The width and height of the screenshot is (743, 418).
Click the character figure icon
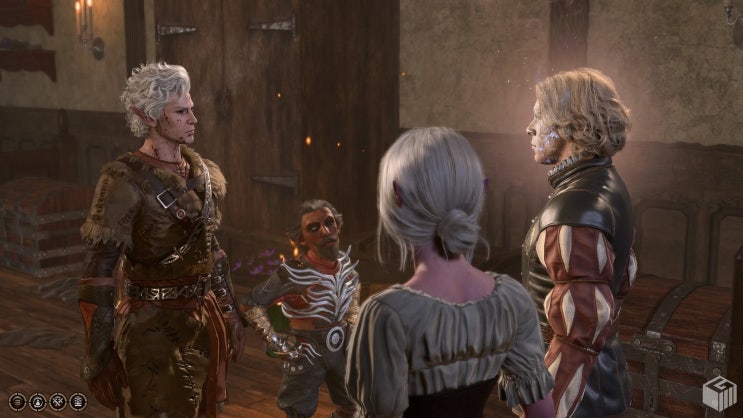[38, 401]
